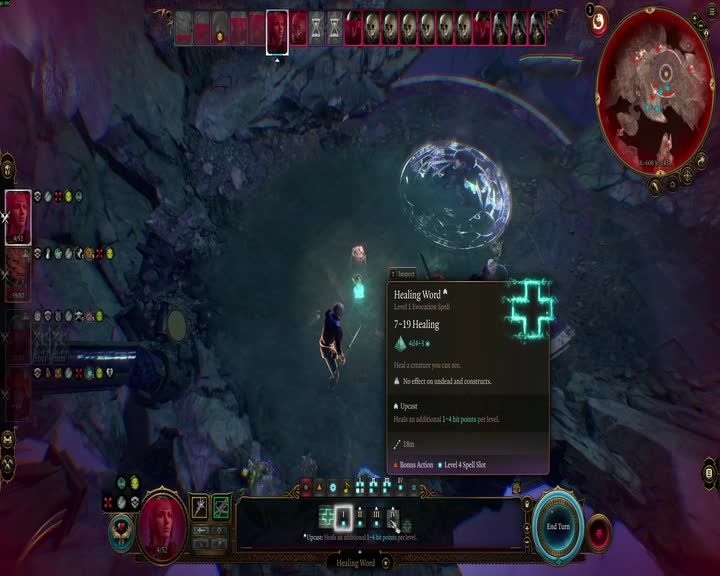Click the End Turn button
The width and height of the screenshot is (720, 576).
(557, 526)
